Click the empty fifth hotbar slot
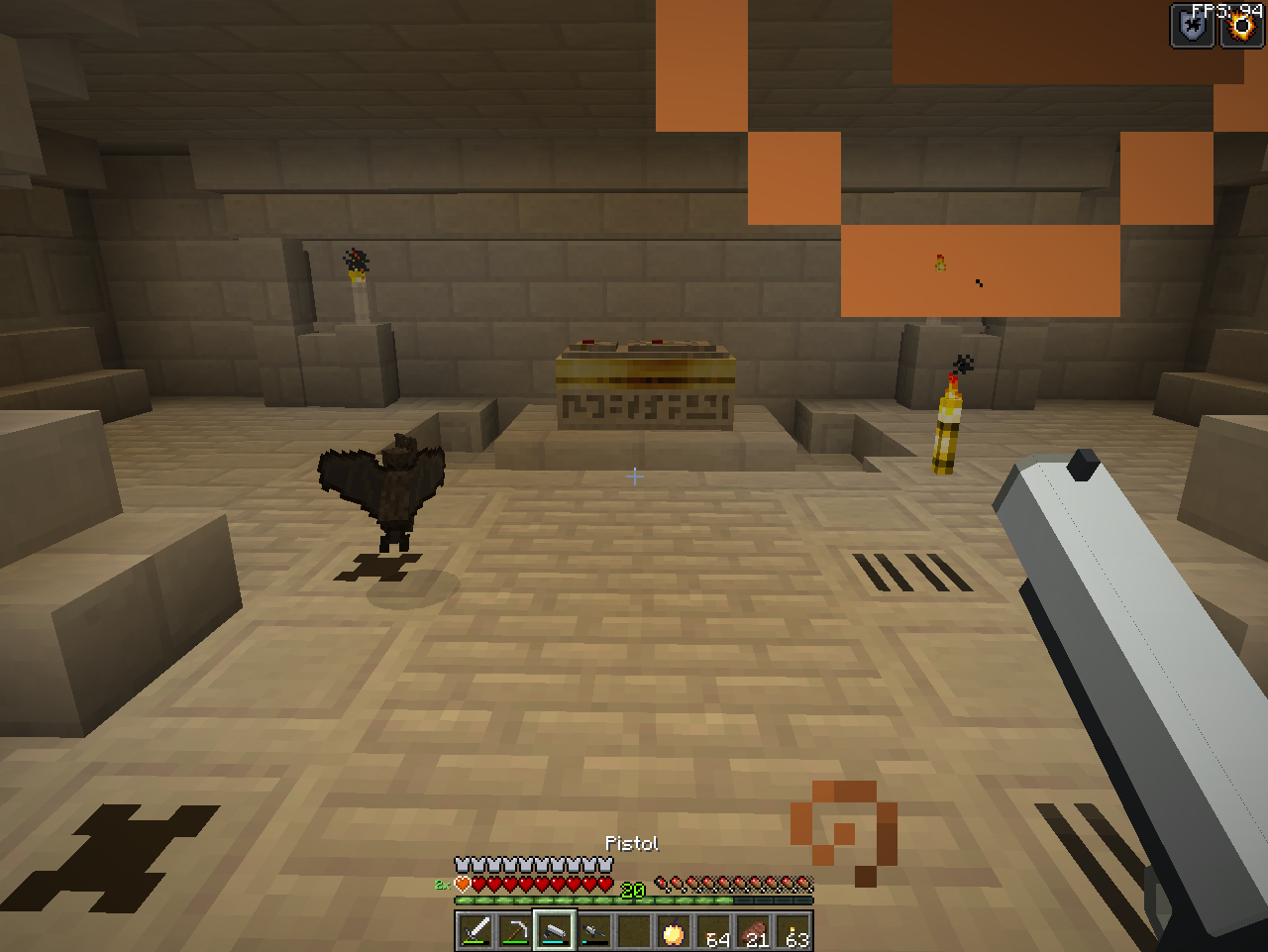This screenshot has width=1268, height=952. 633,931
